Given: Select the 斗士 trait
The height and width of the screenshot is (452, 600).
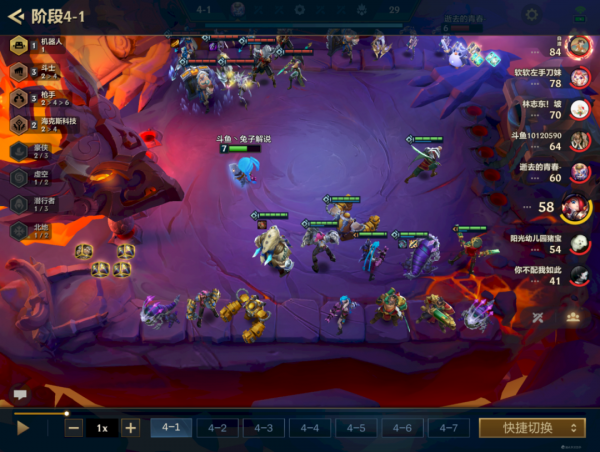Looking at the screenshot, I should click(19, 72).
